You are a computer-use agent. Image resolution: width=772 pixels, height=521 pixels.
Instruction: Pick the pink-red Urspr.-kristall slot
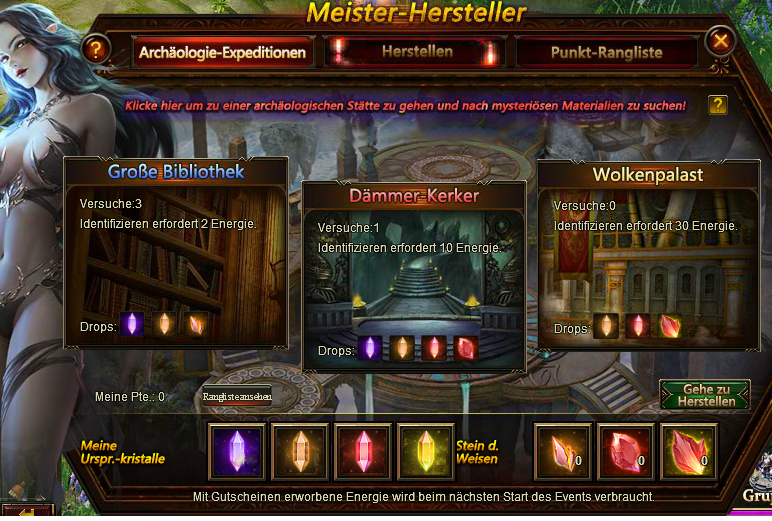pos(362,451)
